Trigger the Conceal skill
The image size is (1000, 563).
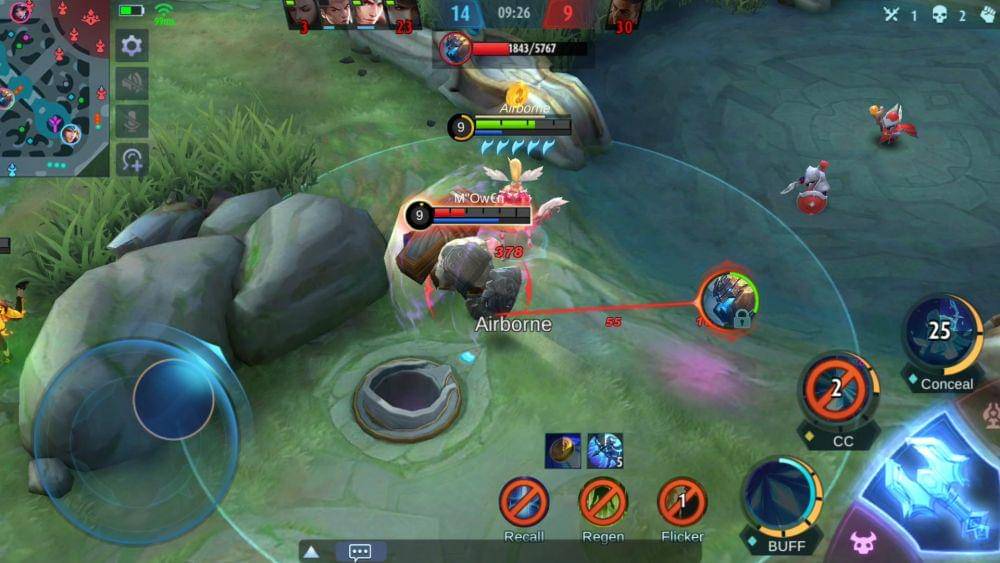click(x=942, y=335)
